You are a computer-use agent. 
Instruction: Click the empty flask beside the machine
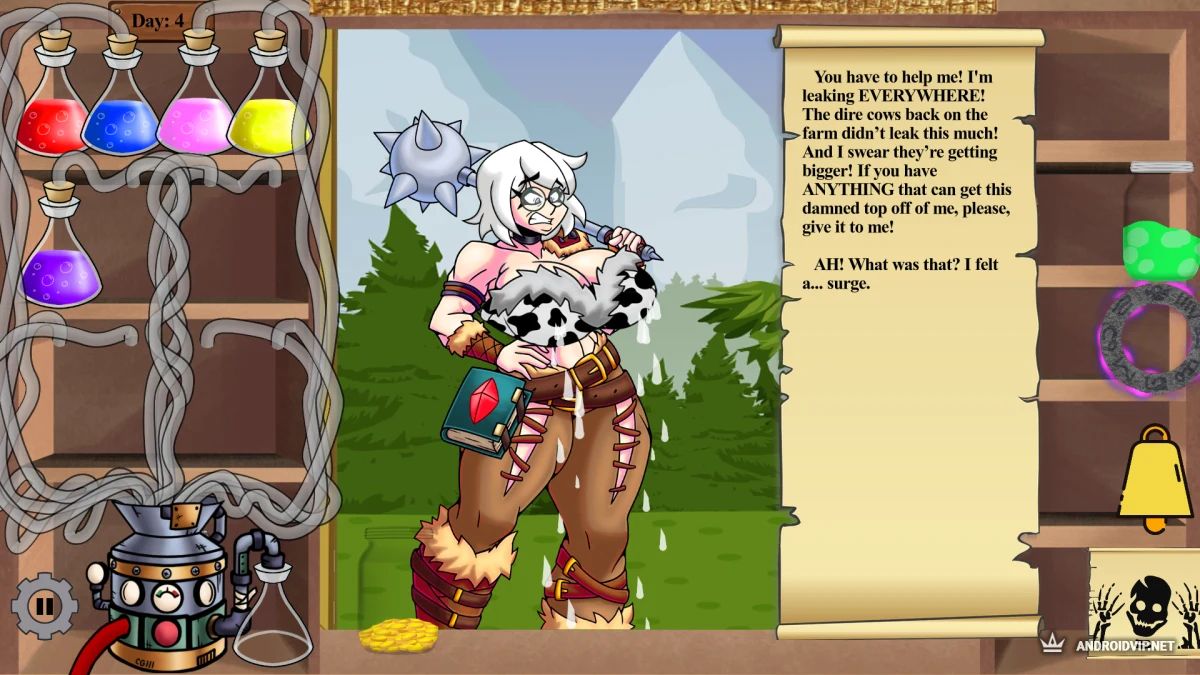click(x=272, y=617)
